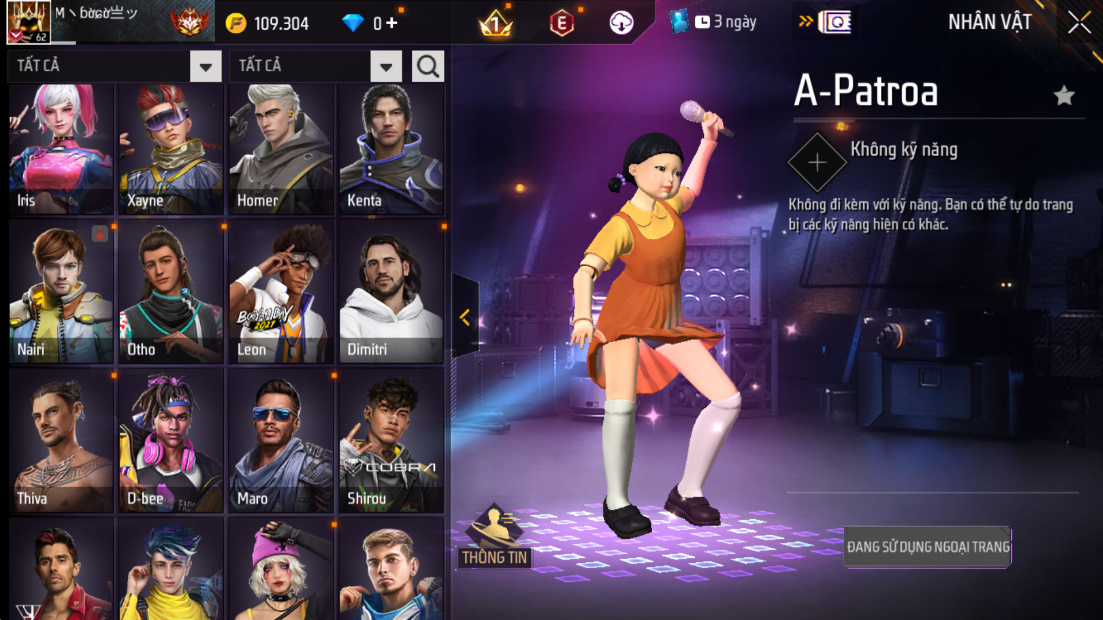This screenshot has height=620, width=1103.
Task: Select the Shirou character tile
Action: pos(390,440)
